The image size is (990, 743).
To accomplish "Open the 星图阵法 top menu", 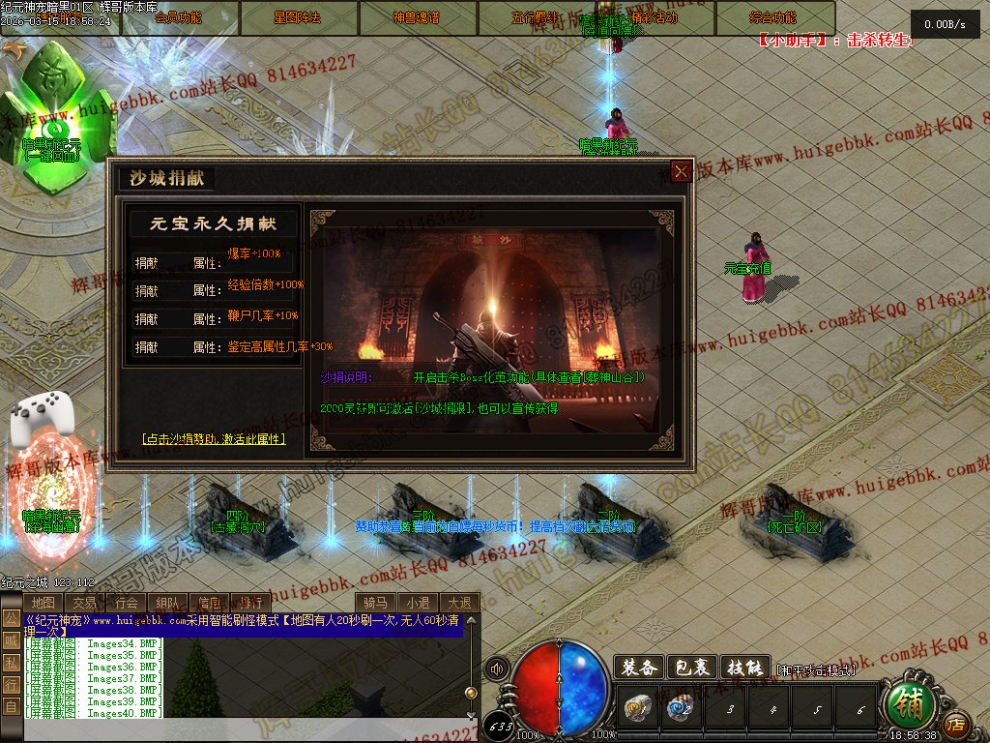I will pos(299,18).
